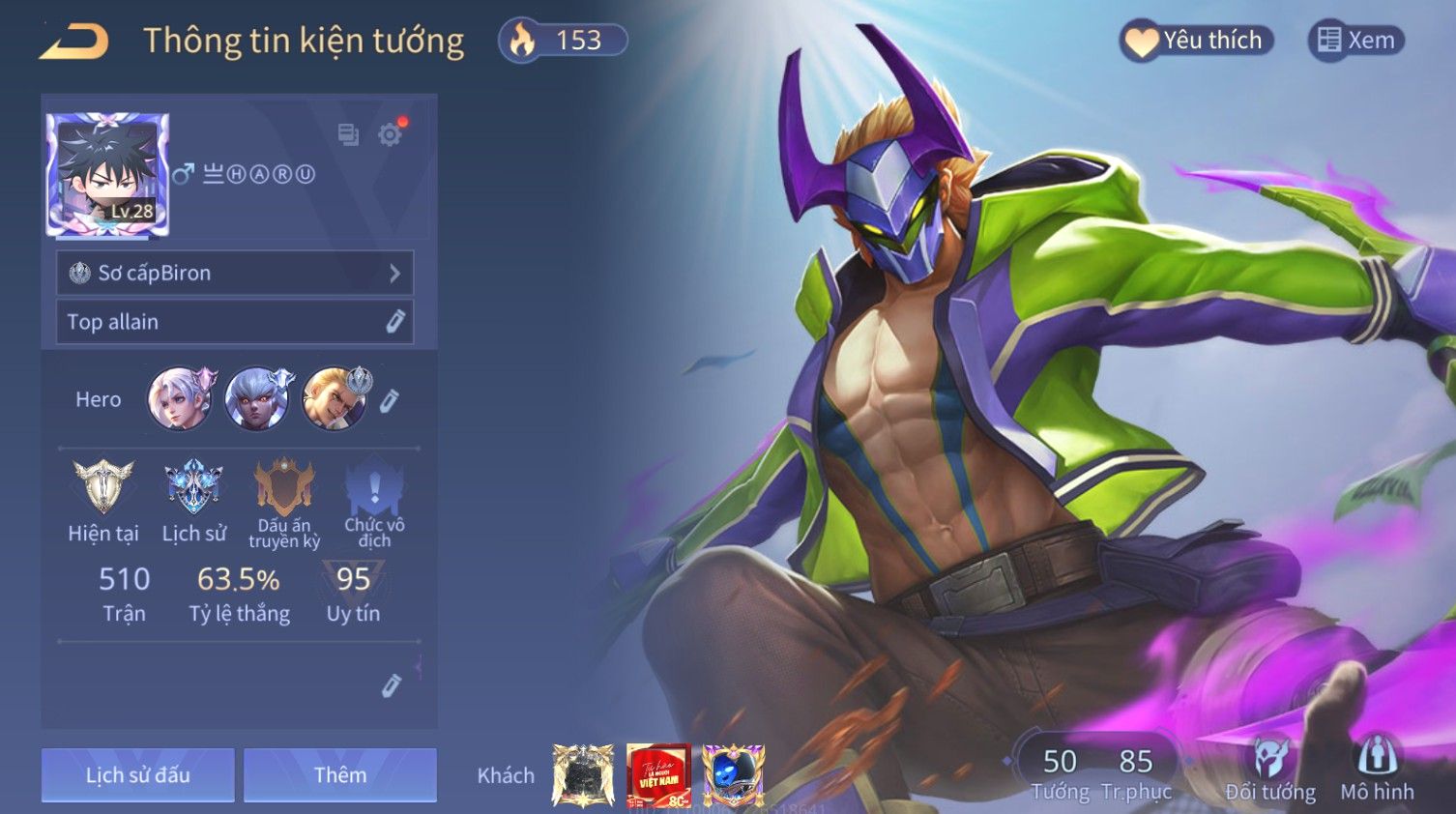Select the Chức vô địch badge
This screenshot has height=814, width=1456.
coord(374,486)
